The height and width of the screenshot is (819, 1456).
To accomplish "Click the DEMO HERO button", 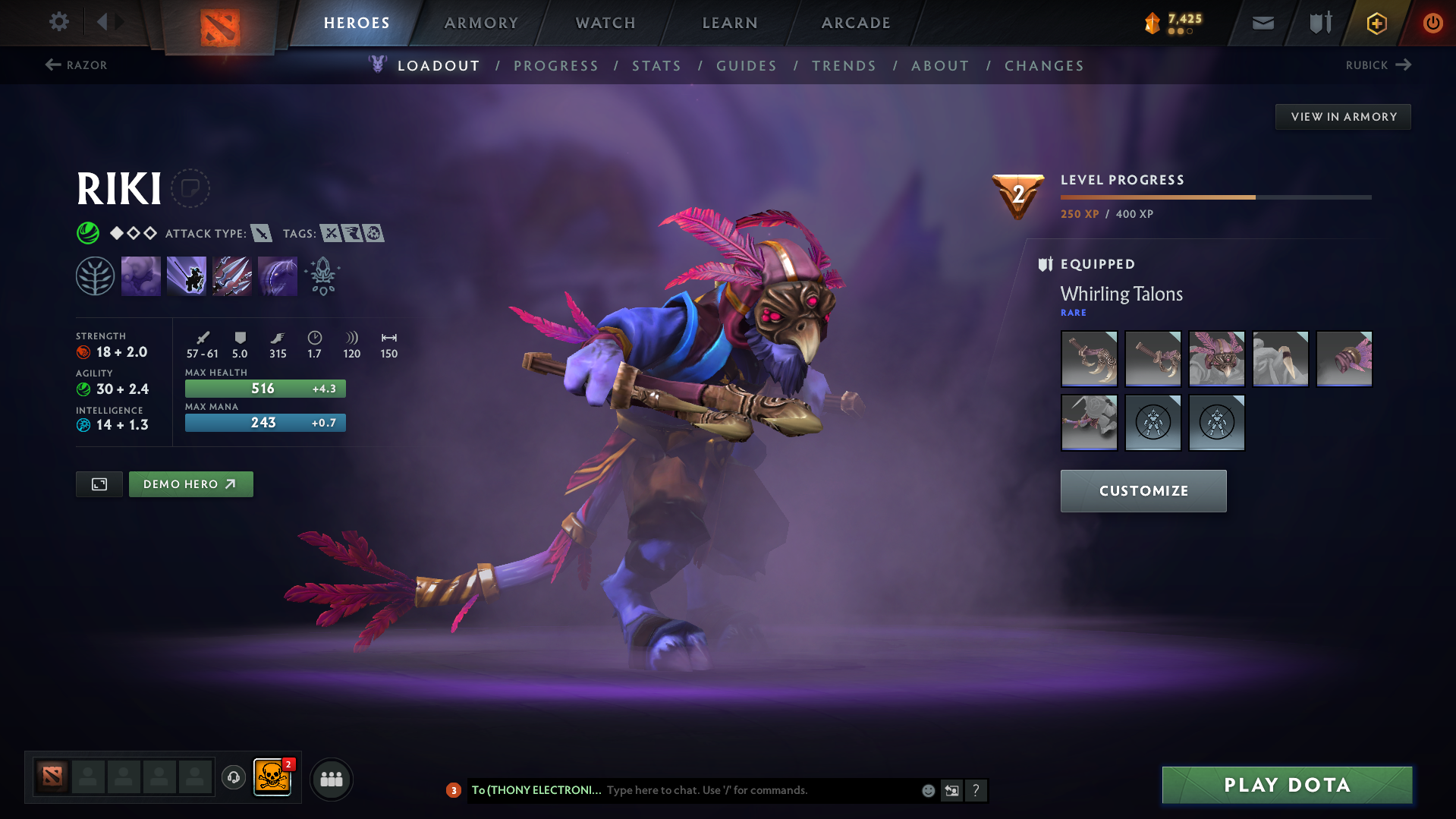I will pyautogui.click(x=190, y=484).
